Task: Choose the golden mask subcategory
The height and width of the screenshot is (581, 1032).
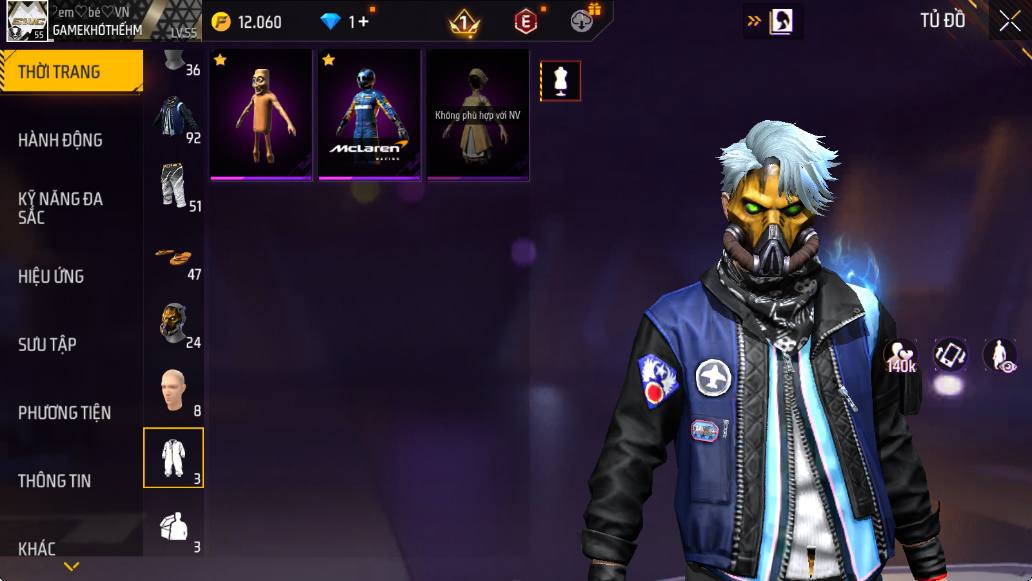Action: pos(173,324)
